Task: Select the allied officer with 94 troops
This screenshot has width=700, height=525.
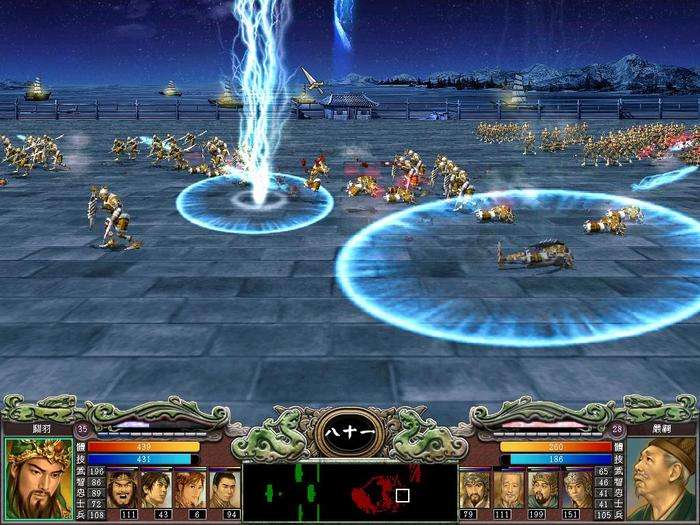Action: tap(225, 488)
